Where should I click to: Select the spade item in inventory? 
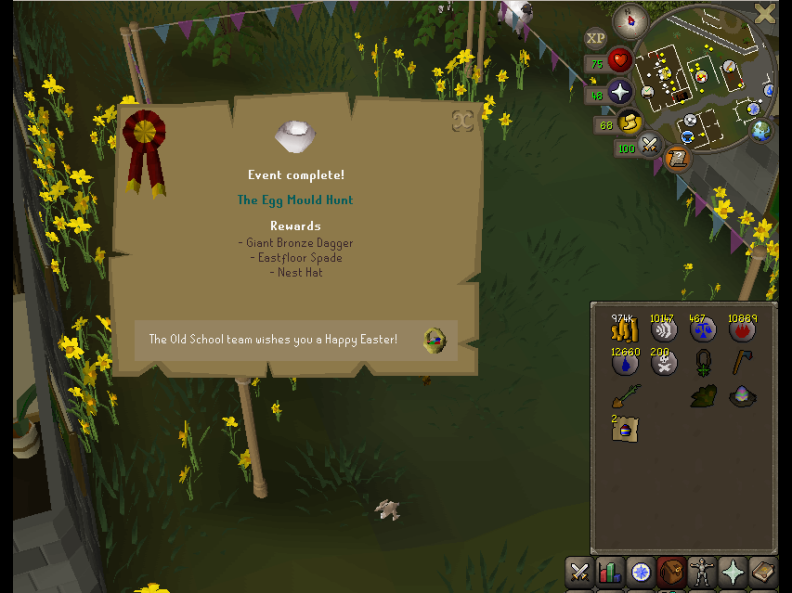[x=625, y=396]
